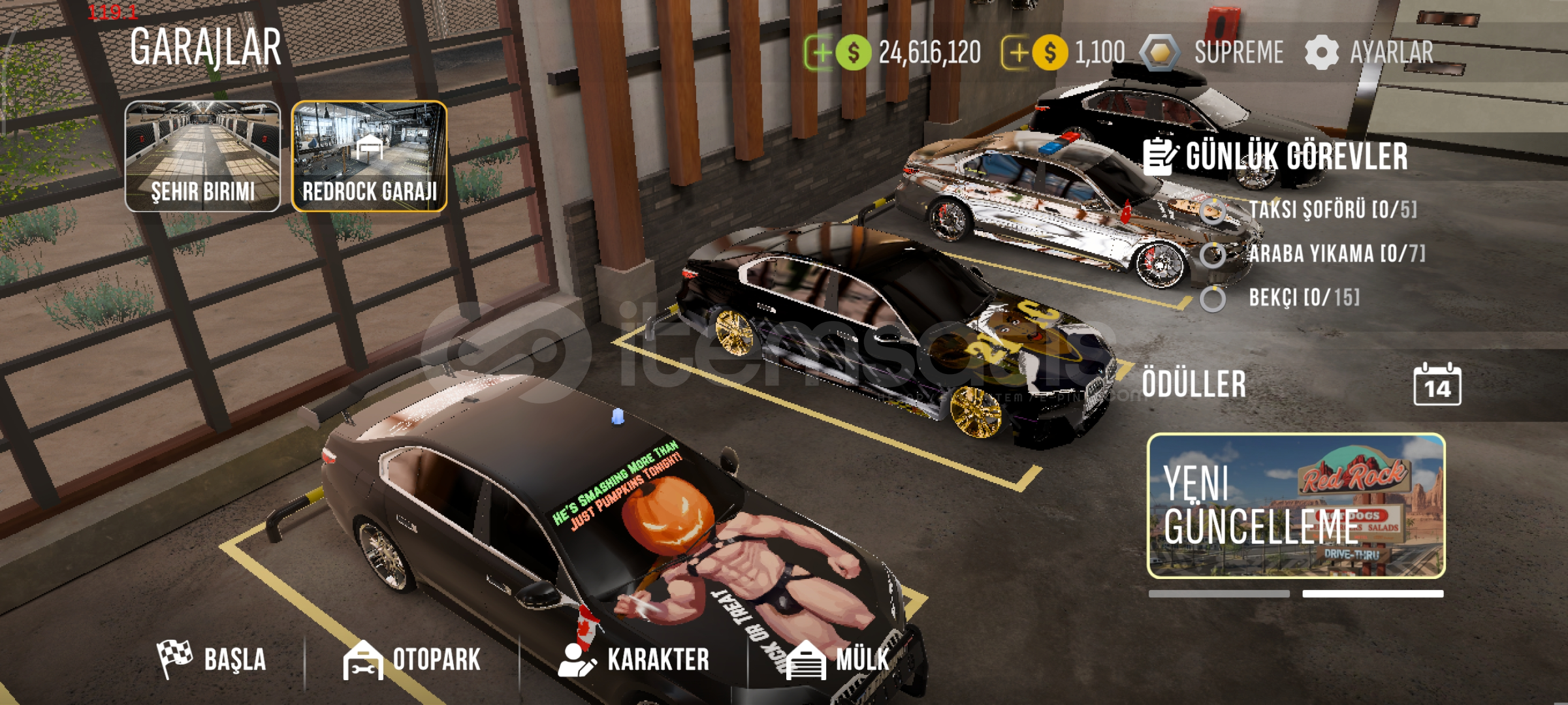Start the game with Başla
The image size is (1568, 705).
point(212,659)
